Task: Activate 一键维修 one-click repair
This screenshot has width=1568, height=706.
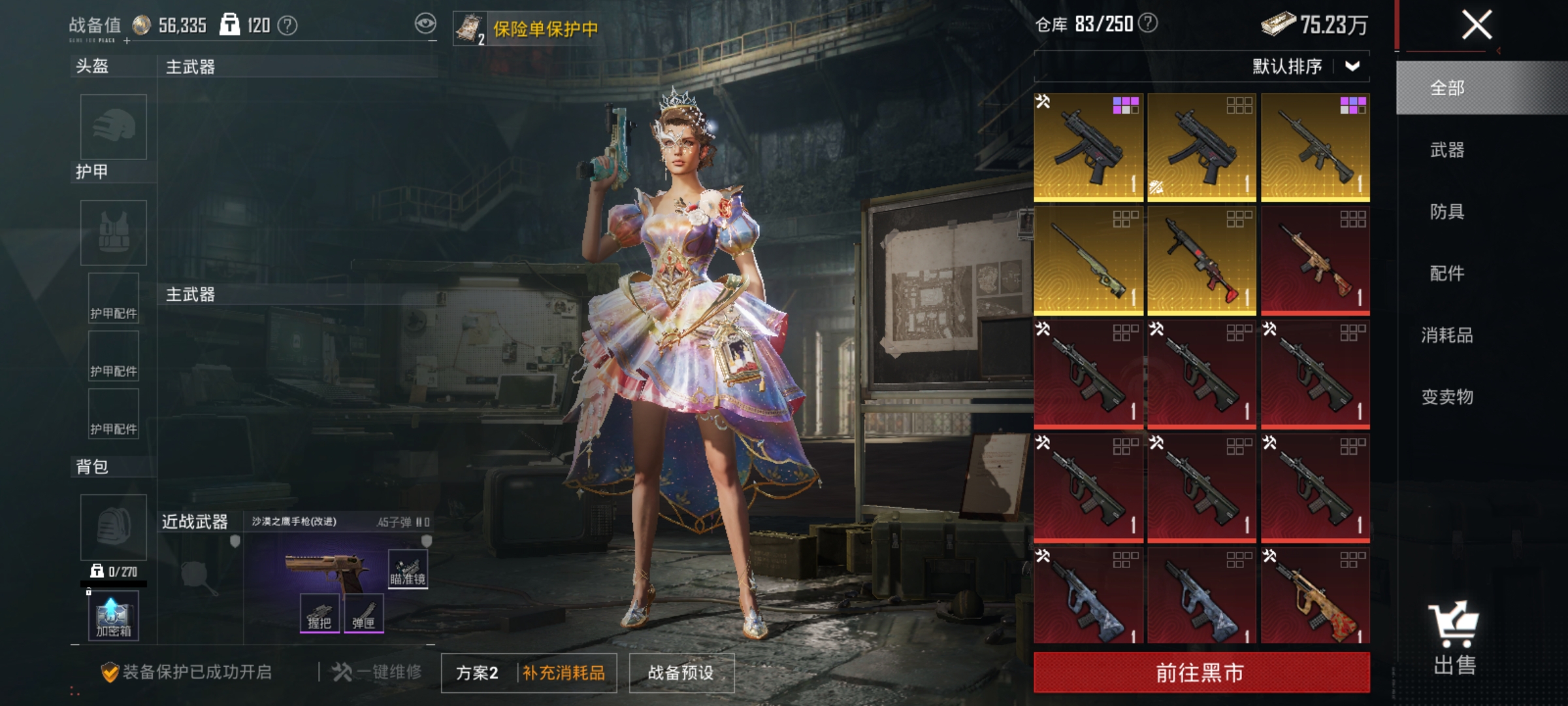Action: (x=378, y=672)
